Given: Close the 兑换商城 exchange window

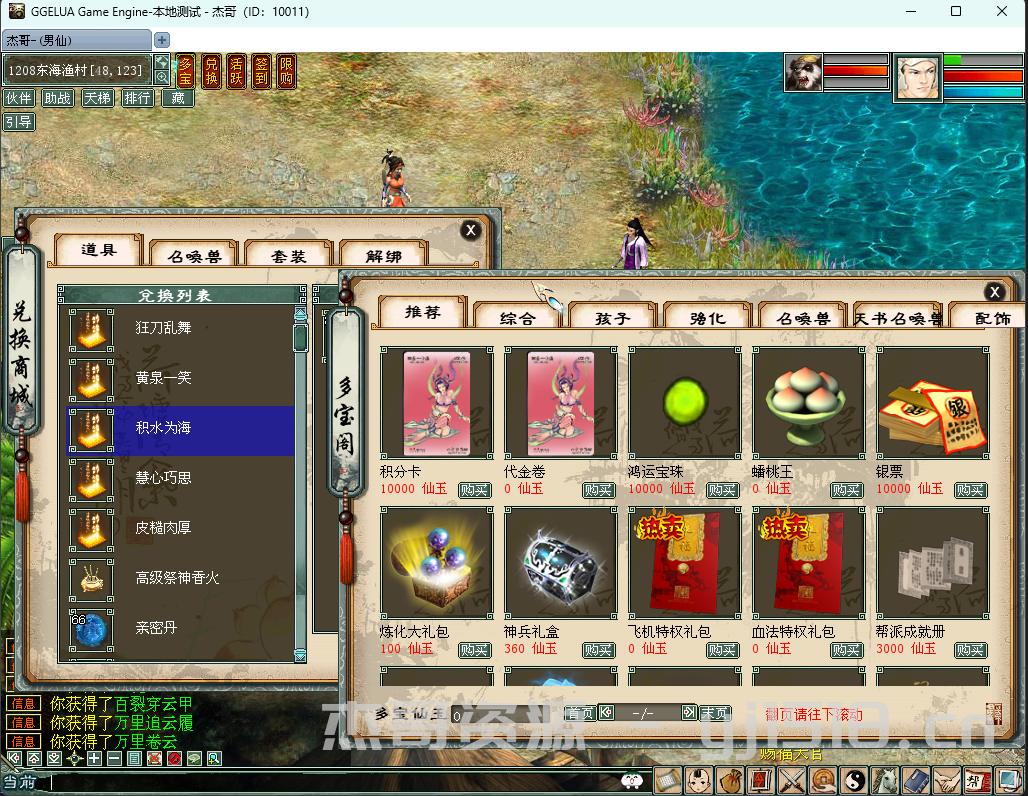Looking at the screenshot, I should coord(471,230).
